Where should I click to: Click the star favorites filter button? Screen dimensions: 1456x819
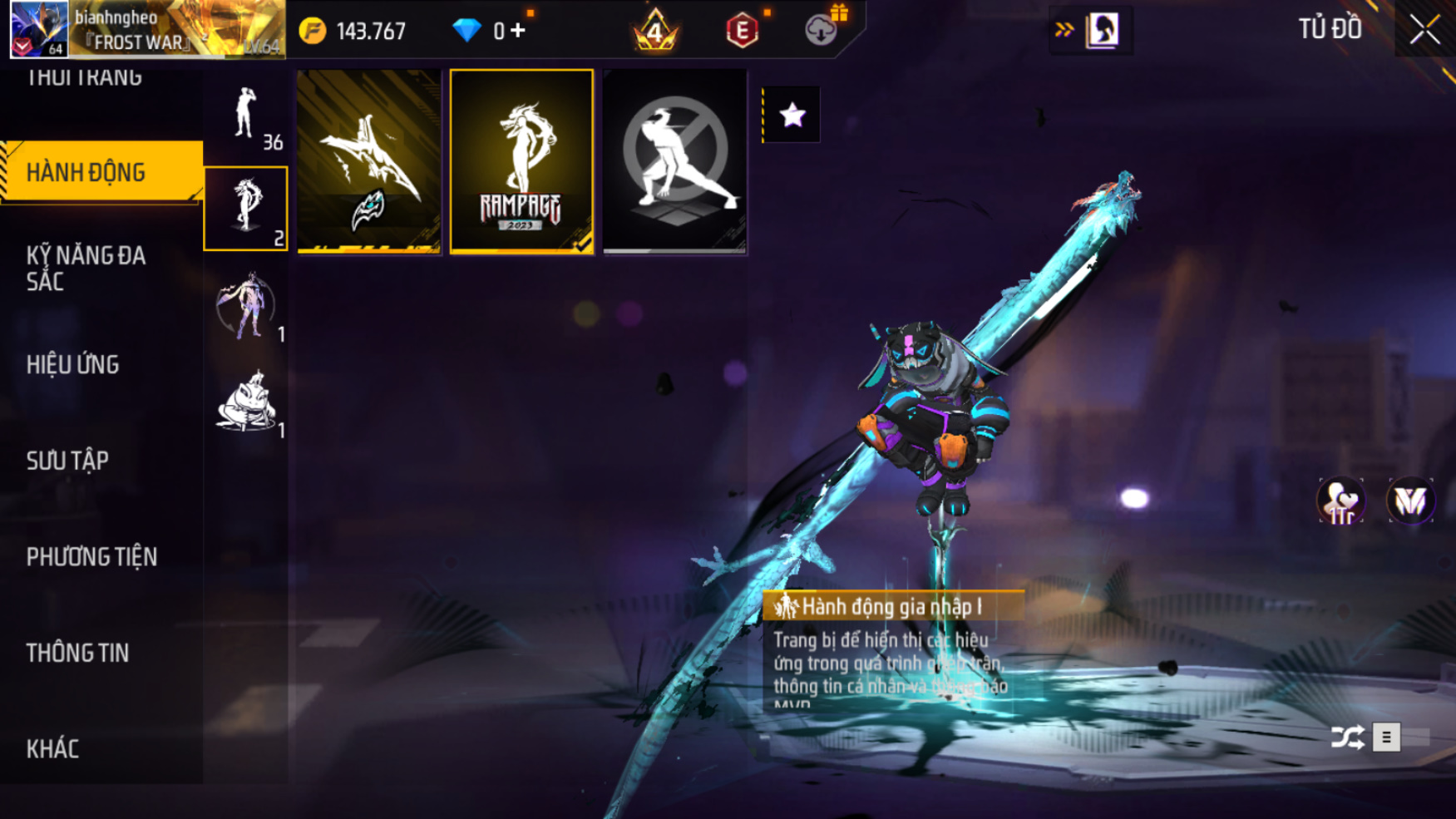(x=792, y=115)
